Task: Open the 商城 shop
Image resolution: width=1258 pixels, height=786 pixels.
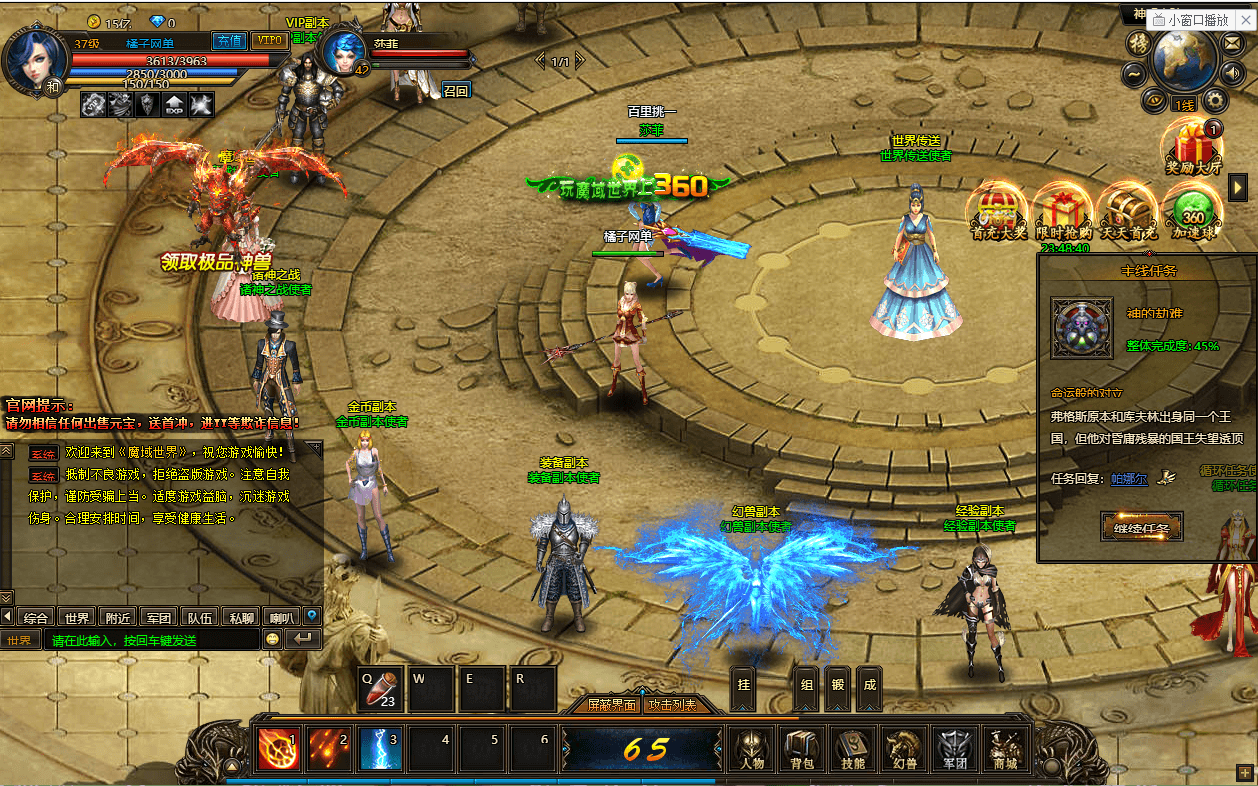Action: (1005, 749)
